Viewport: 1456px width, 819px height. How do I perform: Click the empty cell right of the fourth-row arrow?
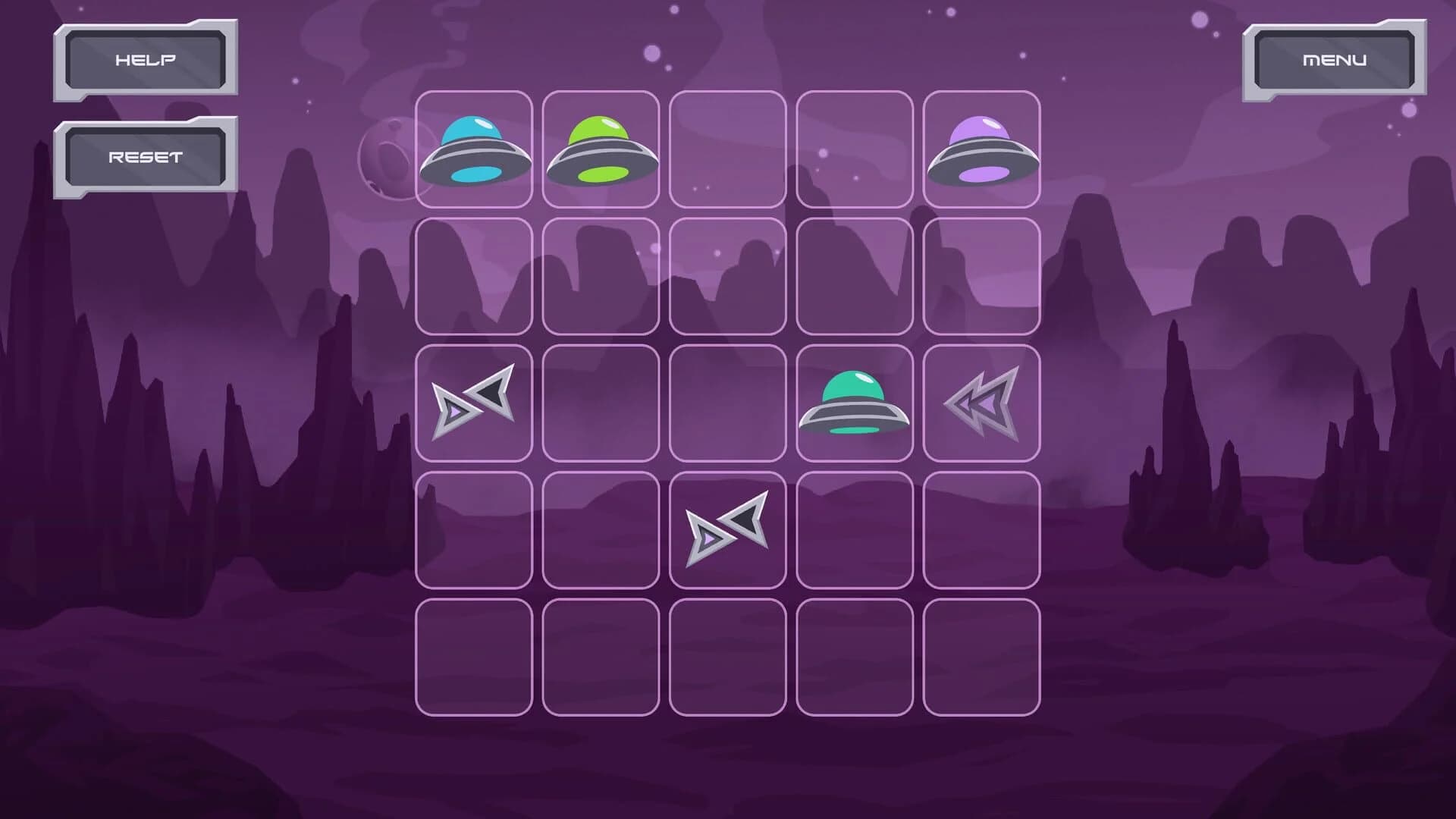[x=855, y=527]
